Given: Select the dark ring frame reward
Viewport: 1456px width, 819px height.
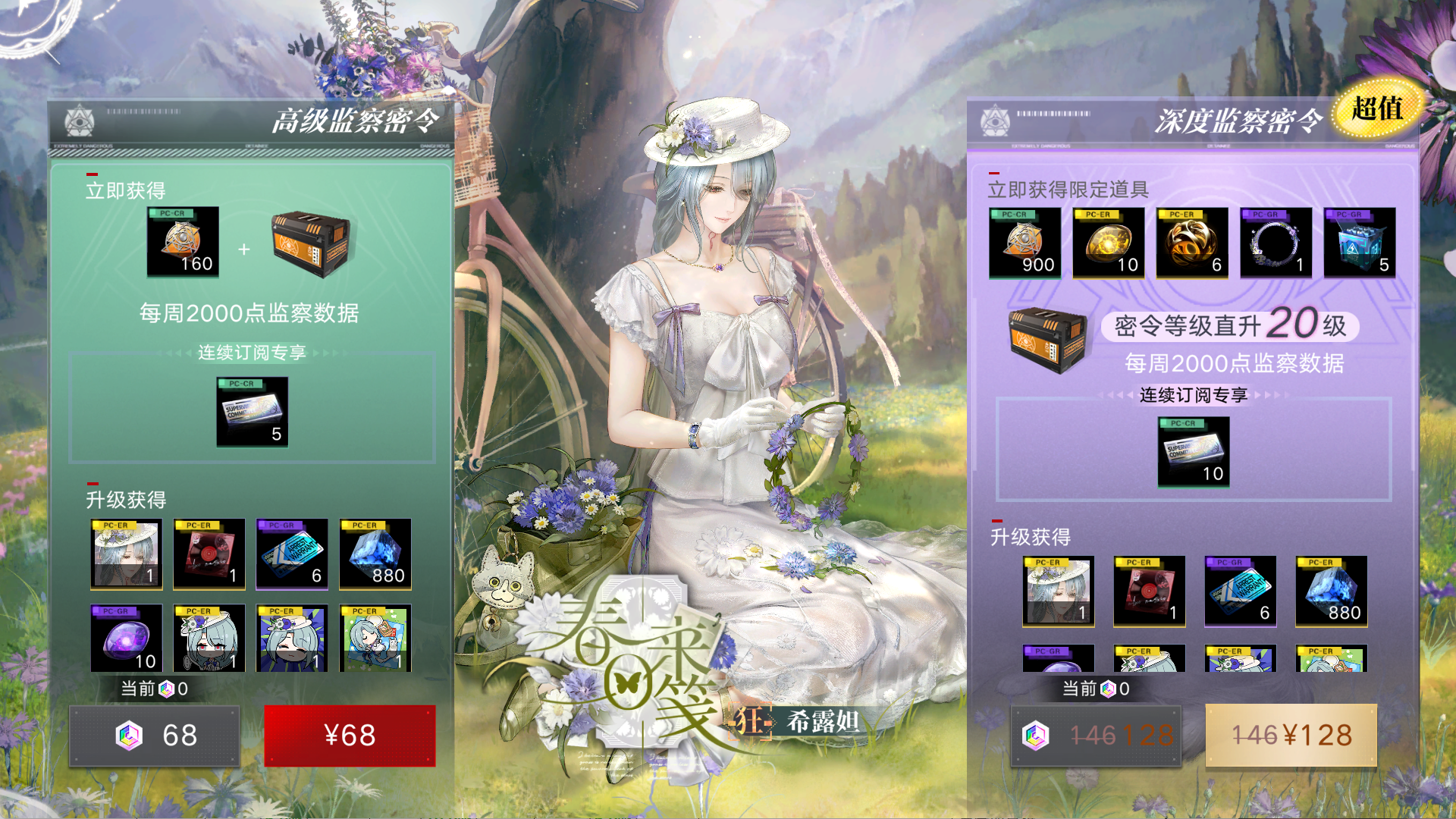Looking at the screenshot, I should (1276, 243).
